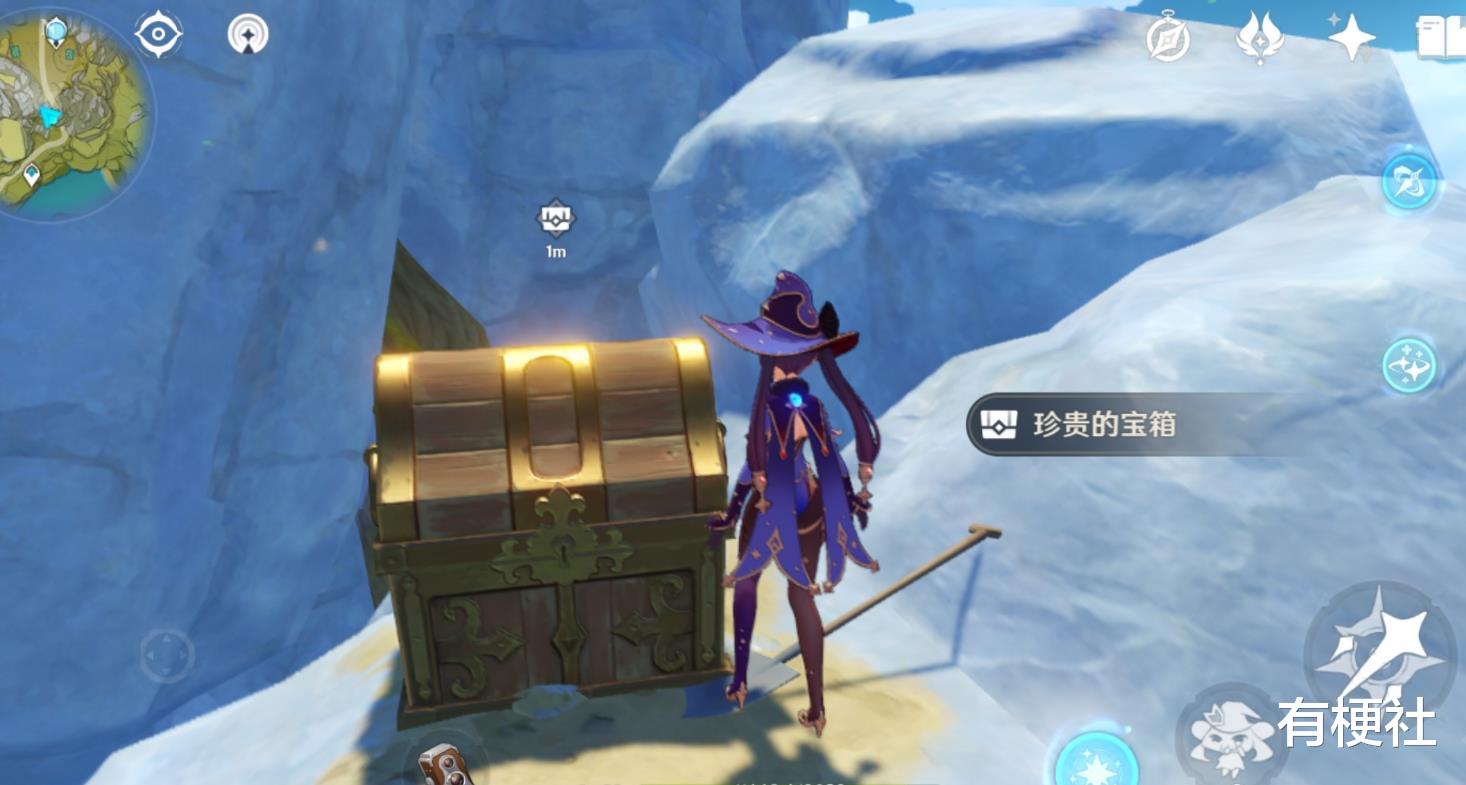The width and height of the screenshot is (1466, 785).
Task: Click the small star above the Wish icon
Action: [1334, 20]
